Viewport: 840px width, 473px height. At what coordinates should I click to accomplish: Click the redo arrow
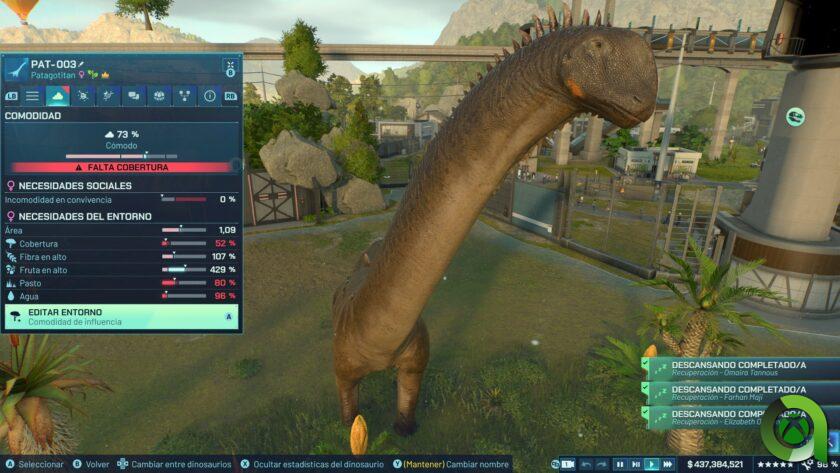pyautogui.click(x=601, y=464)
